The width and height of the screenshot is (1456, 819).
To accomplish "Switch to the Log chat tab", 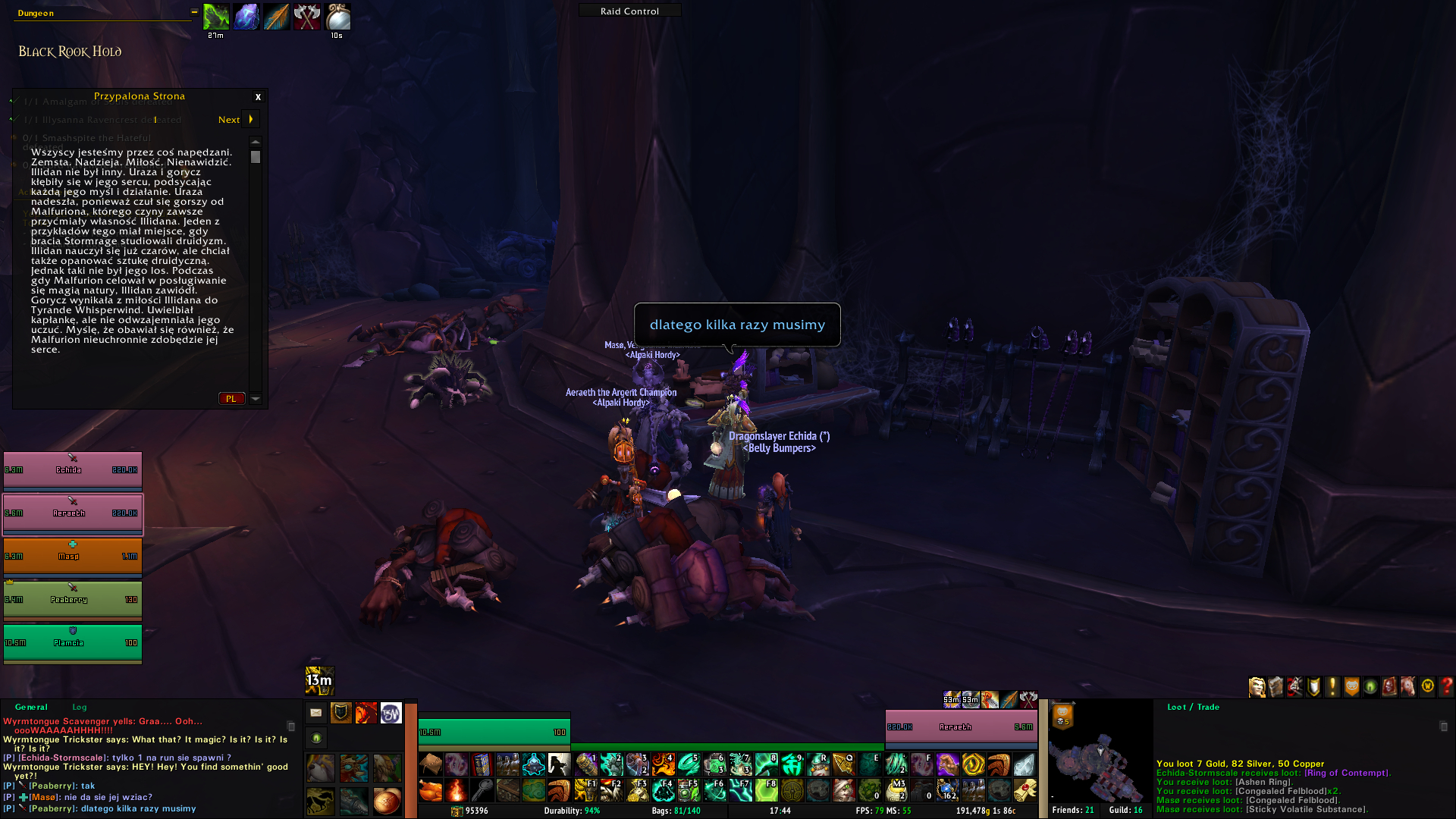I will coord(80,707).
